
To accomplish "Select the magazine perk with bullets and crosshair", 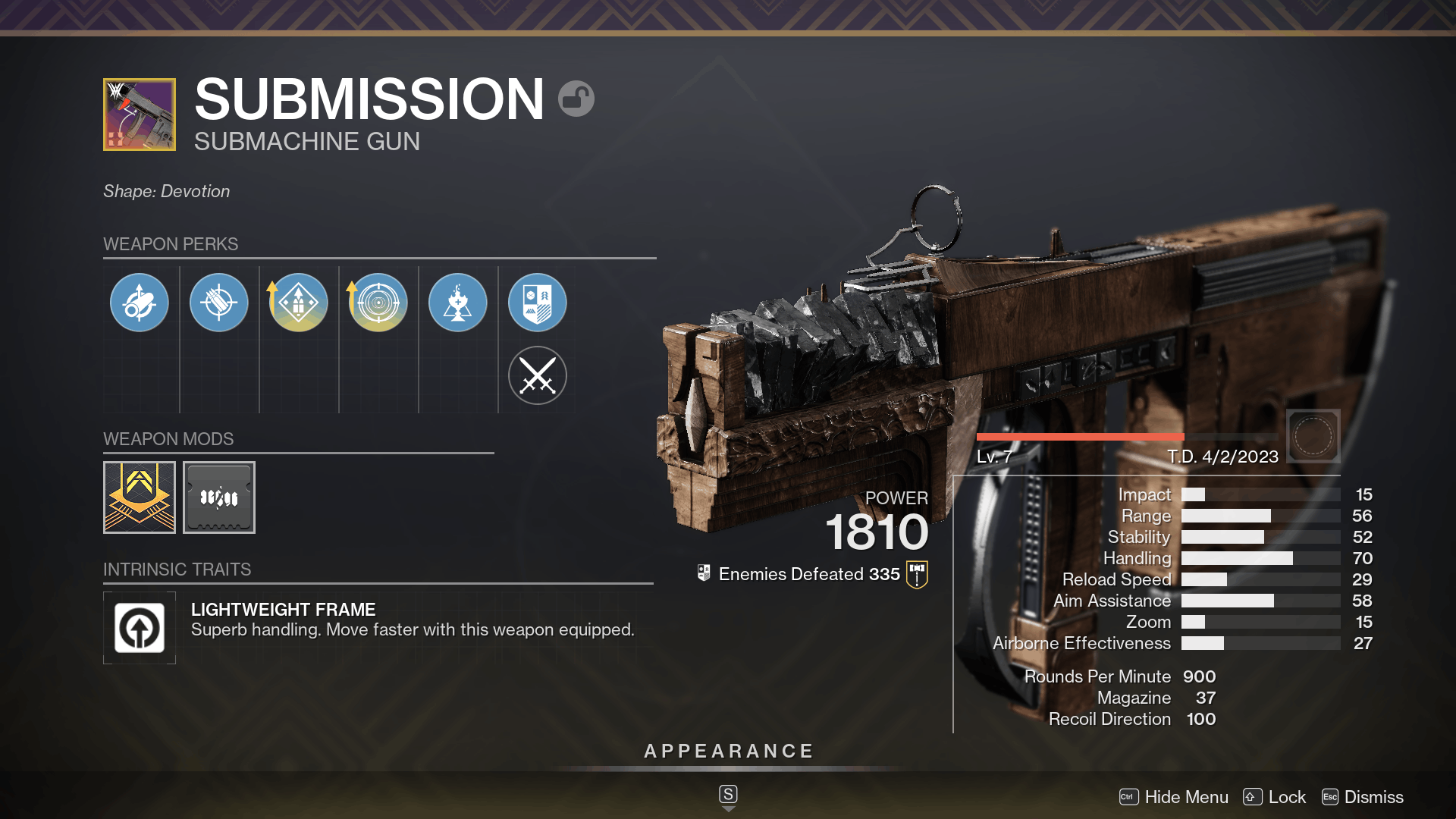I will pyautogui.click(x=219, y=302).
